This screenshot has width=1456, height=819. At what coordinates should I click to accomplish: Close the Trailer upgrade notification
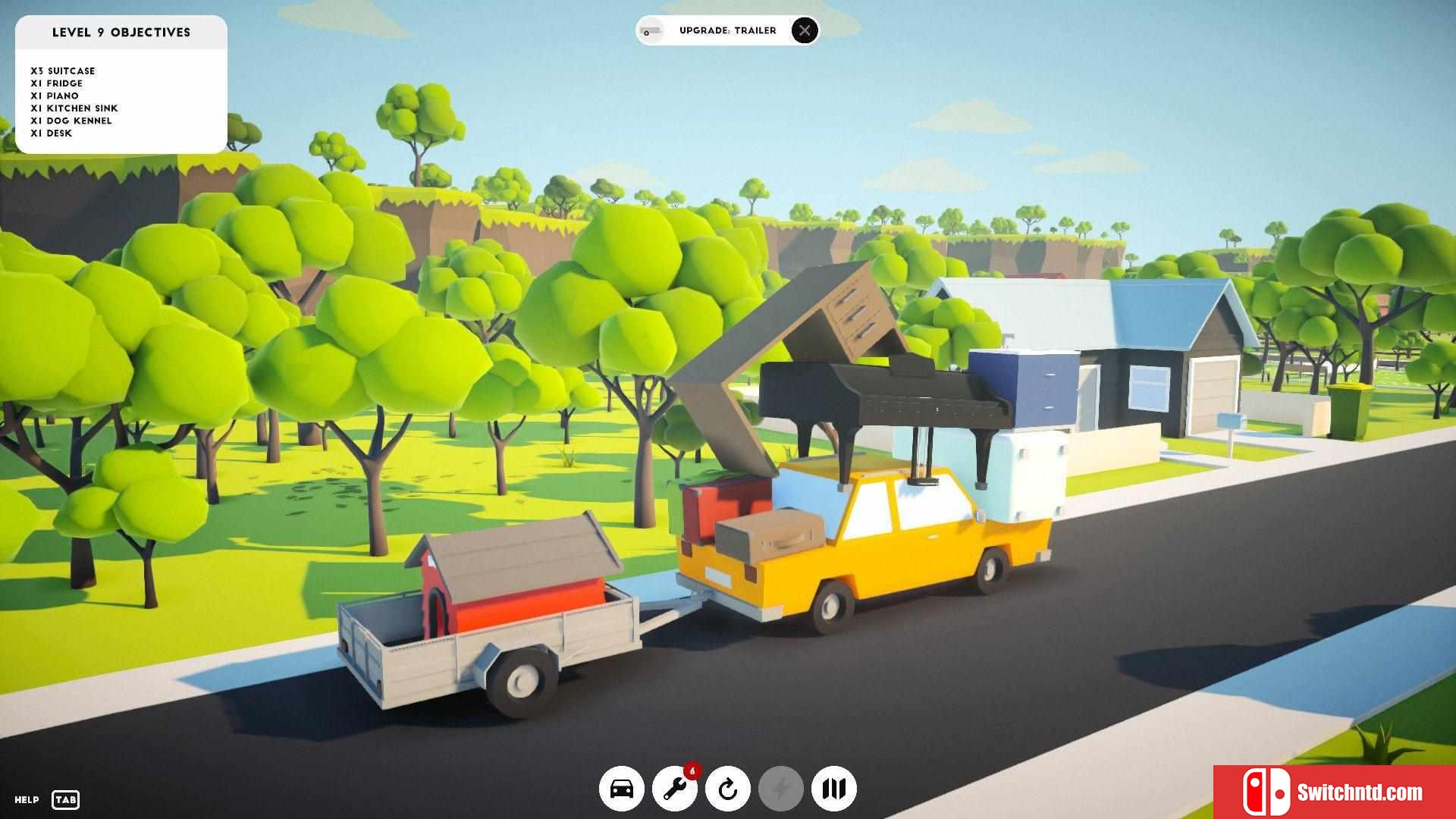(x=805, y=30)
